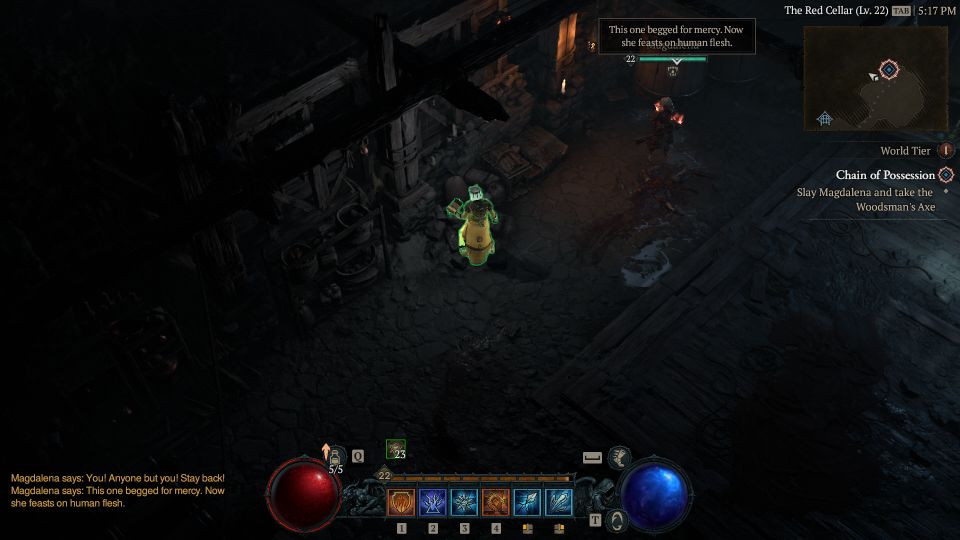This screenshot has width=960, height=540.
Task: Cast the blue branching lightning skill in slot 2
Action: coord(433,502)
